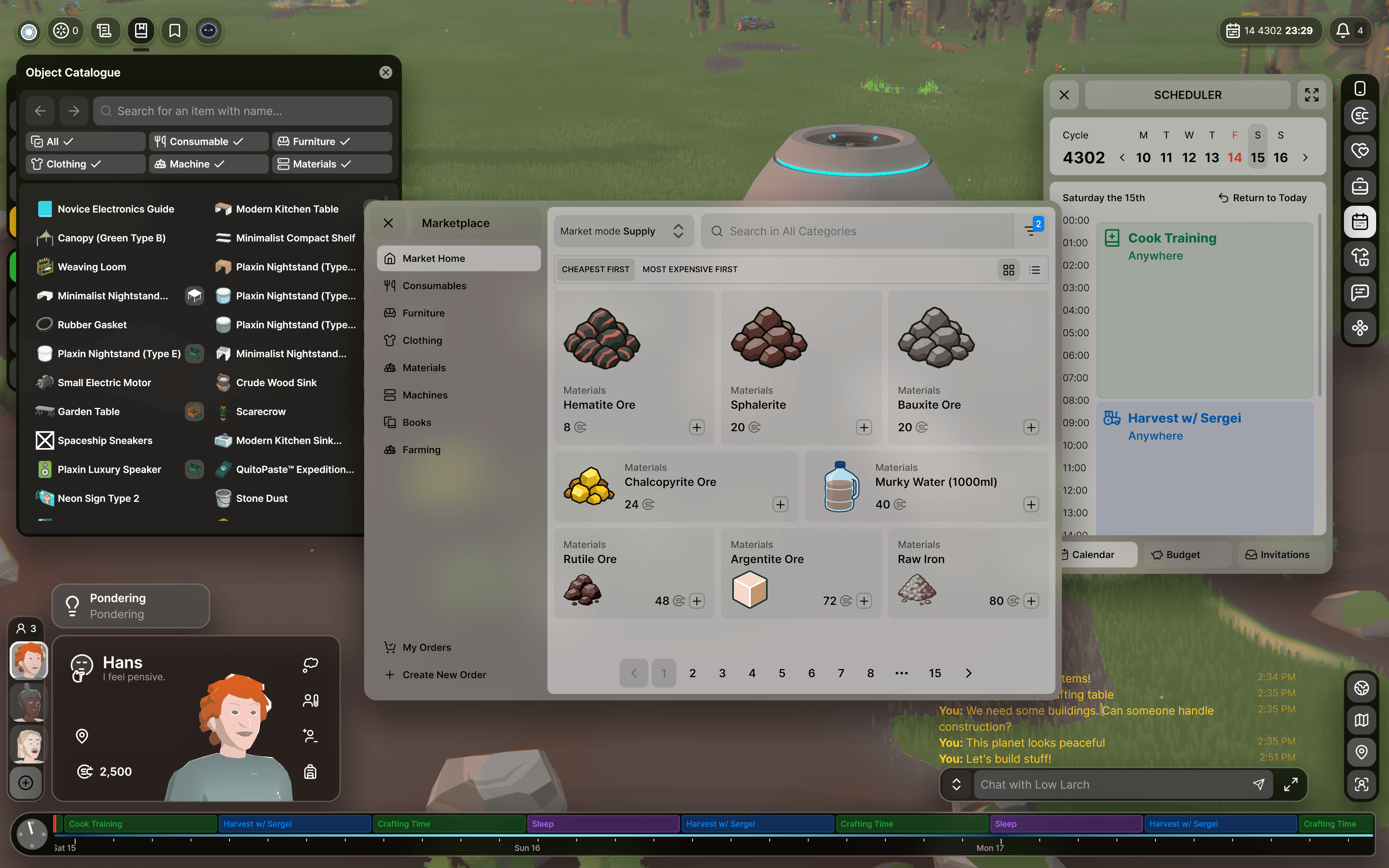This screenshot has height=868, width=1389.
Task: Click Return to Today in the Scheduler
Action: click(1262, 197)
